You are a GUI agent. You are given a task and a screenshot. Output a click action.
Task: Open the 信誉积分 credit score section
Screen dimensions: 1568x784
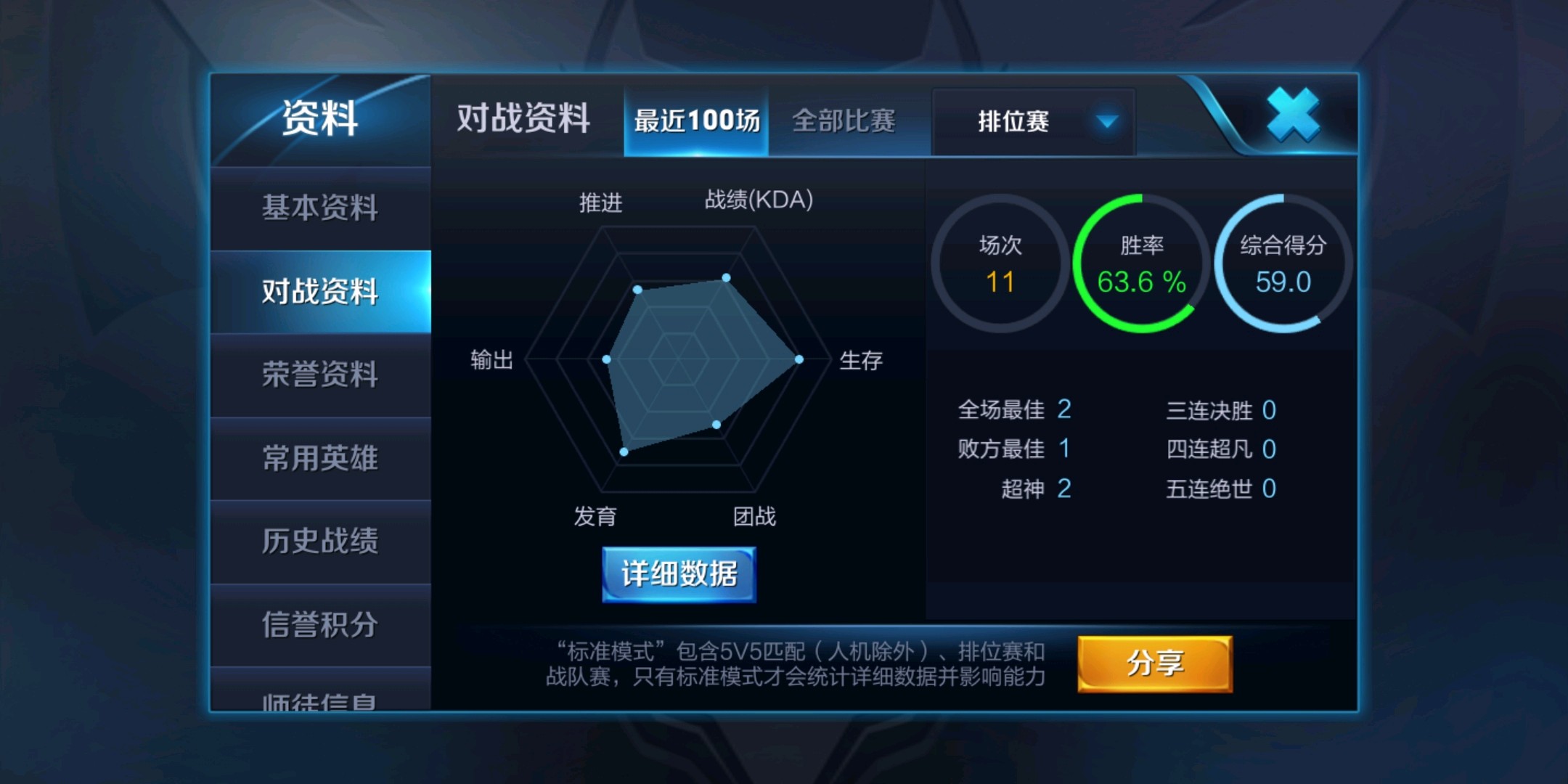pyautogui.click(x=322, y=624)
